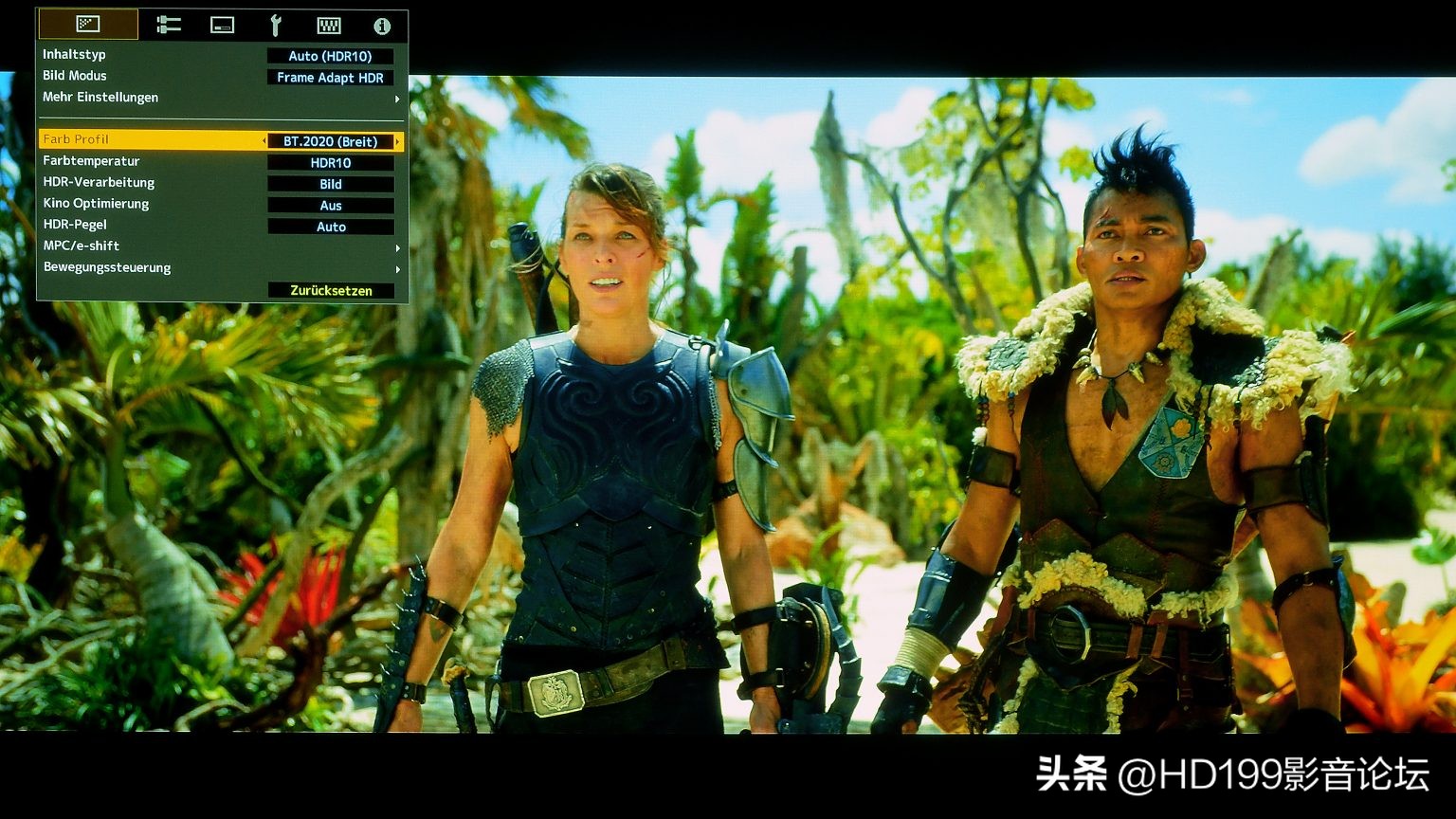Select the Farbtemperatur HDR10 value

330,163
